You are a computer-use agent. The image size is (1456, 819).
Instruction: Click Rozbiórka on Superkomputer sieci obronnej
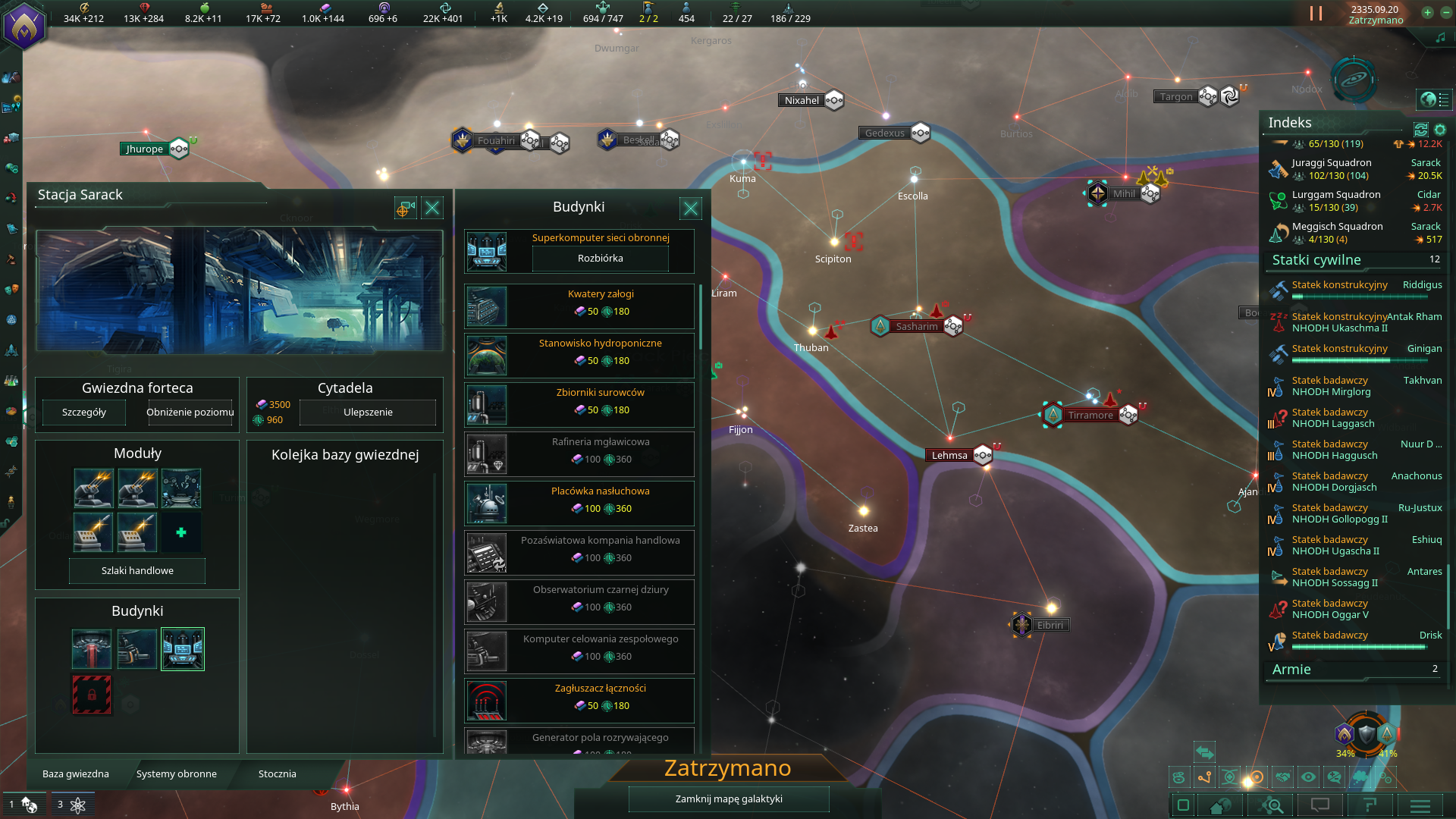click(600, 258)
